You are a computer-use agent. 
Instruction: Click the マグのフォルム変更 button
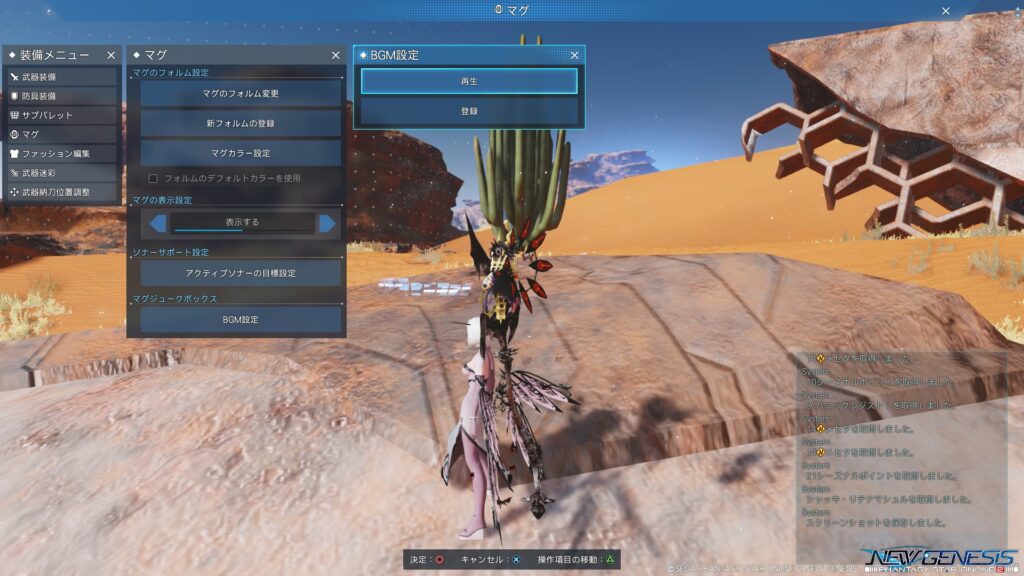240,94
